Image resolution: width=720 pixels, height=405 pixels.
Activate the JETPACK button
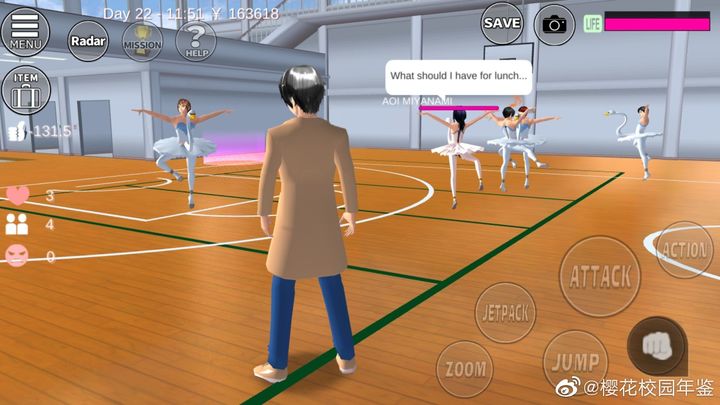506,313
